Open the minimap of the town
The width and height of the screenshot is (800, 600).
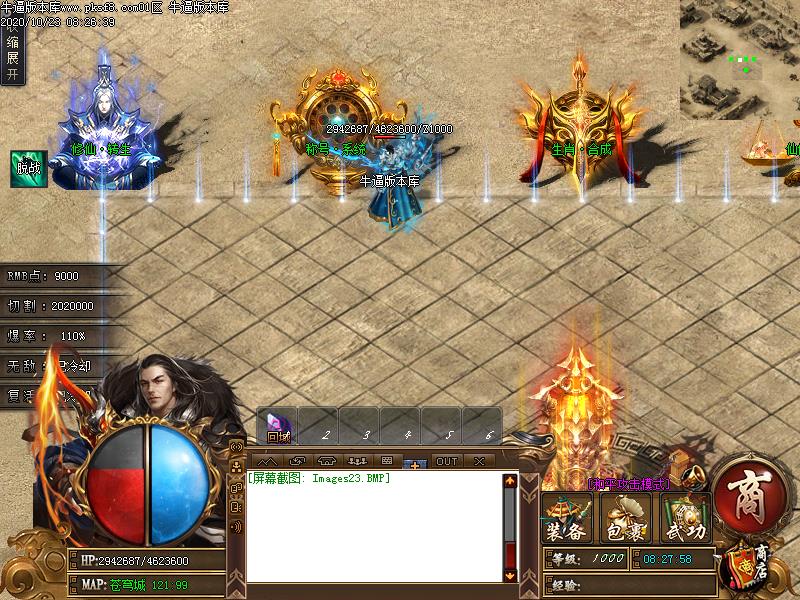coord(739,58)
